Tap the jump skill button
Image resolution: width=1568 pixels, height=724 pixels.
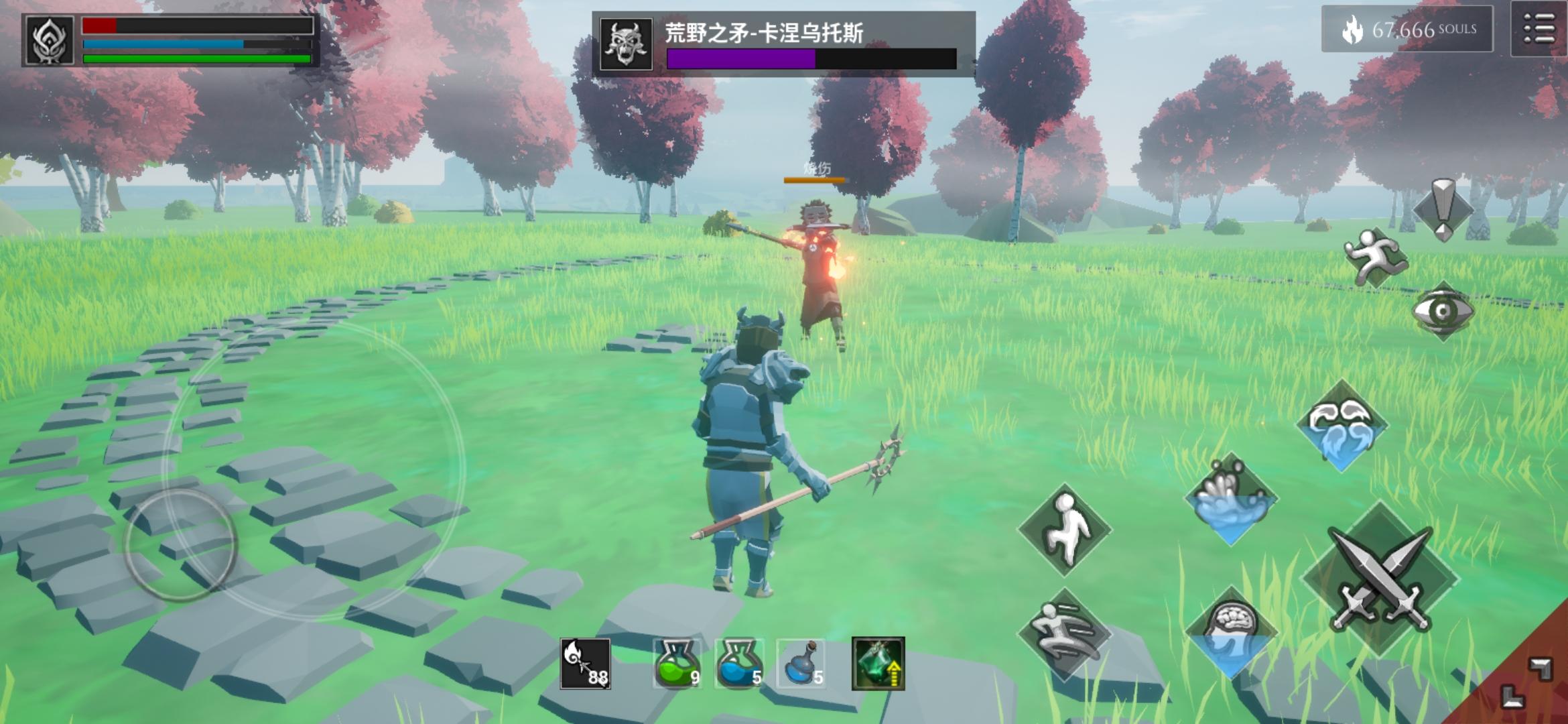1065,530
